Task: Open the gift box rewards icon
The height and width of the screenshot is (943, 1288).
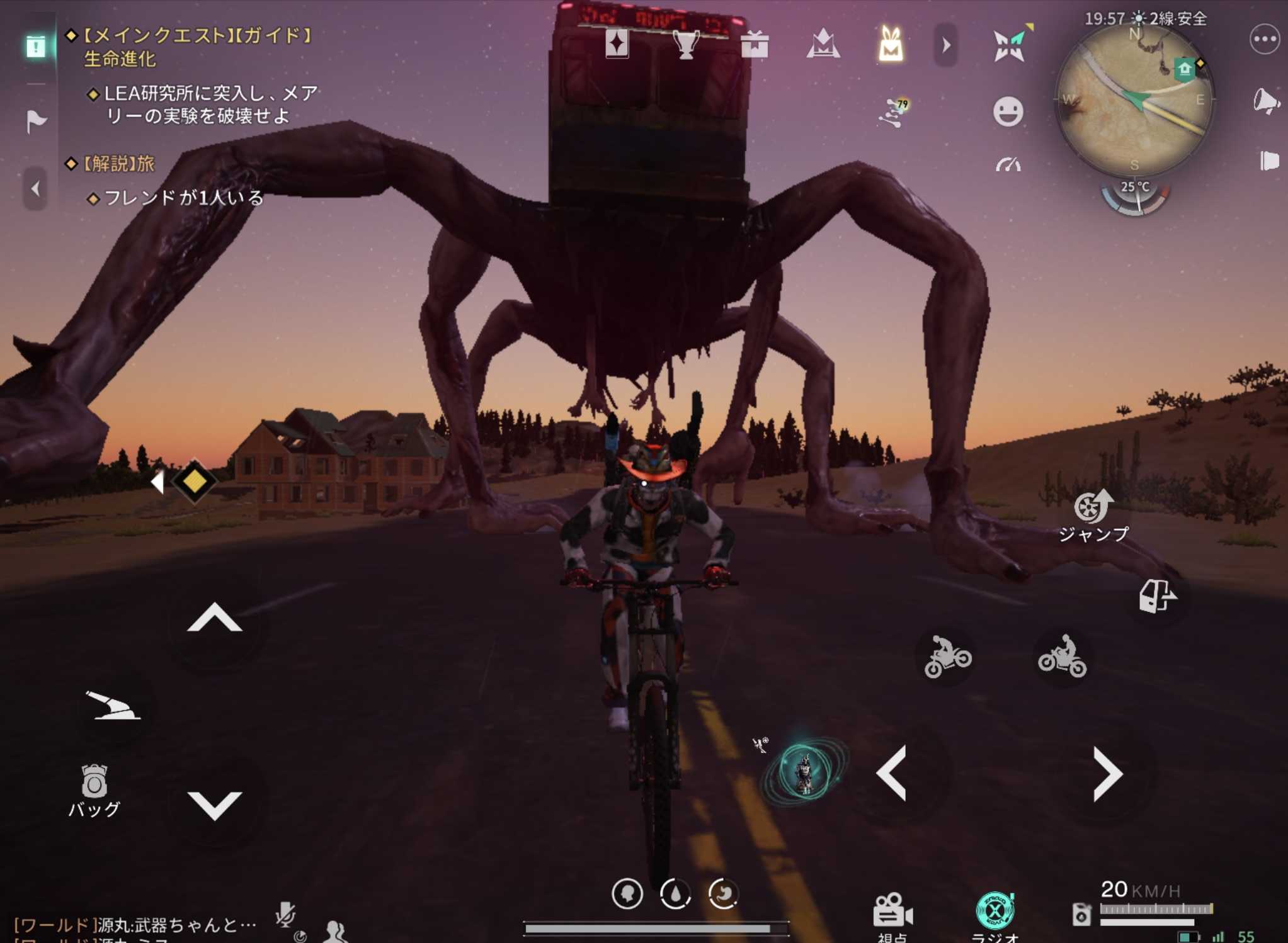Action: tap(754, 45)
